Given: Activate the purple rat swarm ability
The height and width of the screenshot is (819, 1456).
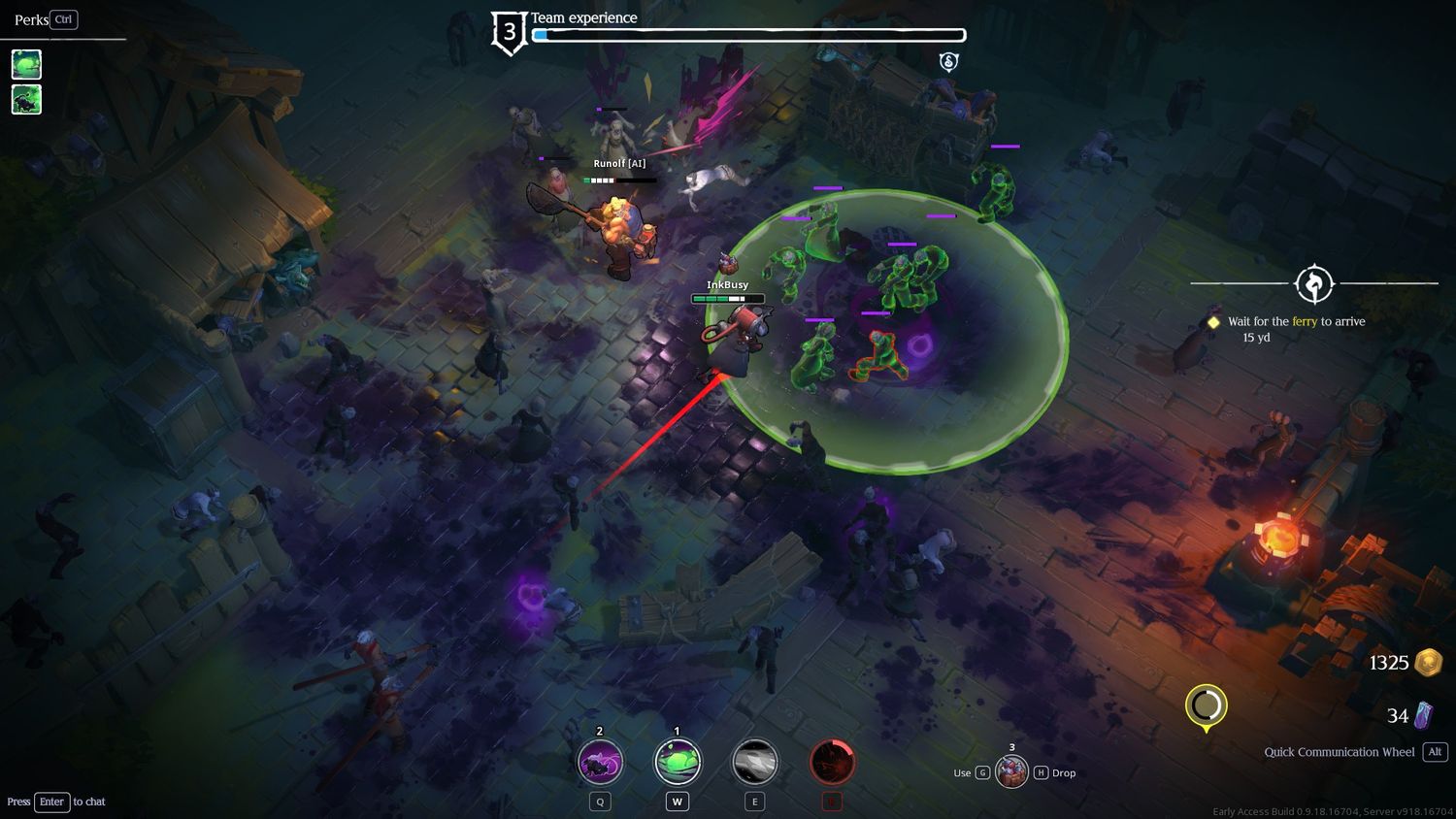Looking at the screenshot, I should coord(600,762).
